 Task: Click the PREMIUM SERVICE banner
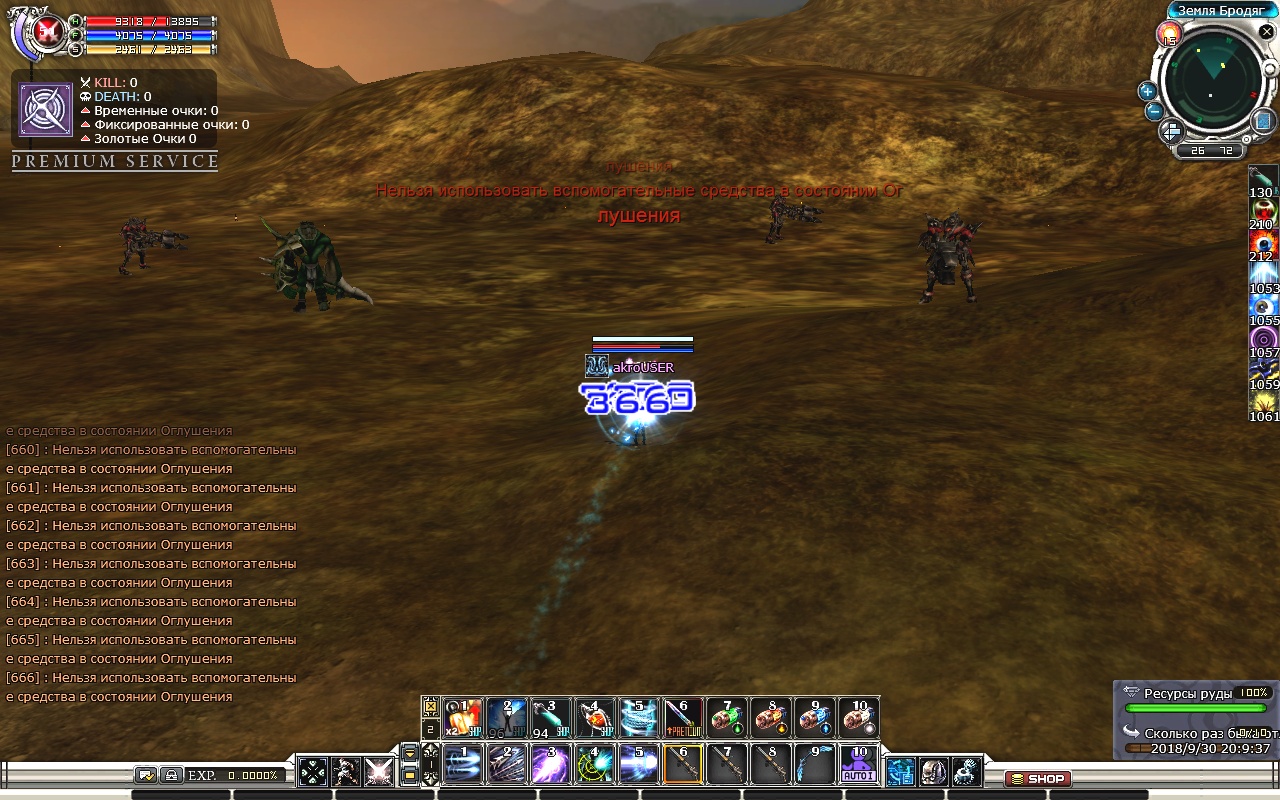(x=115, y=162)
